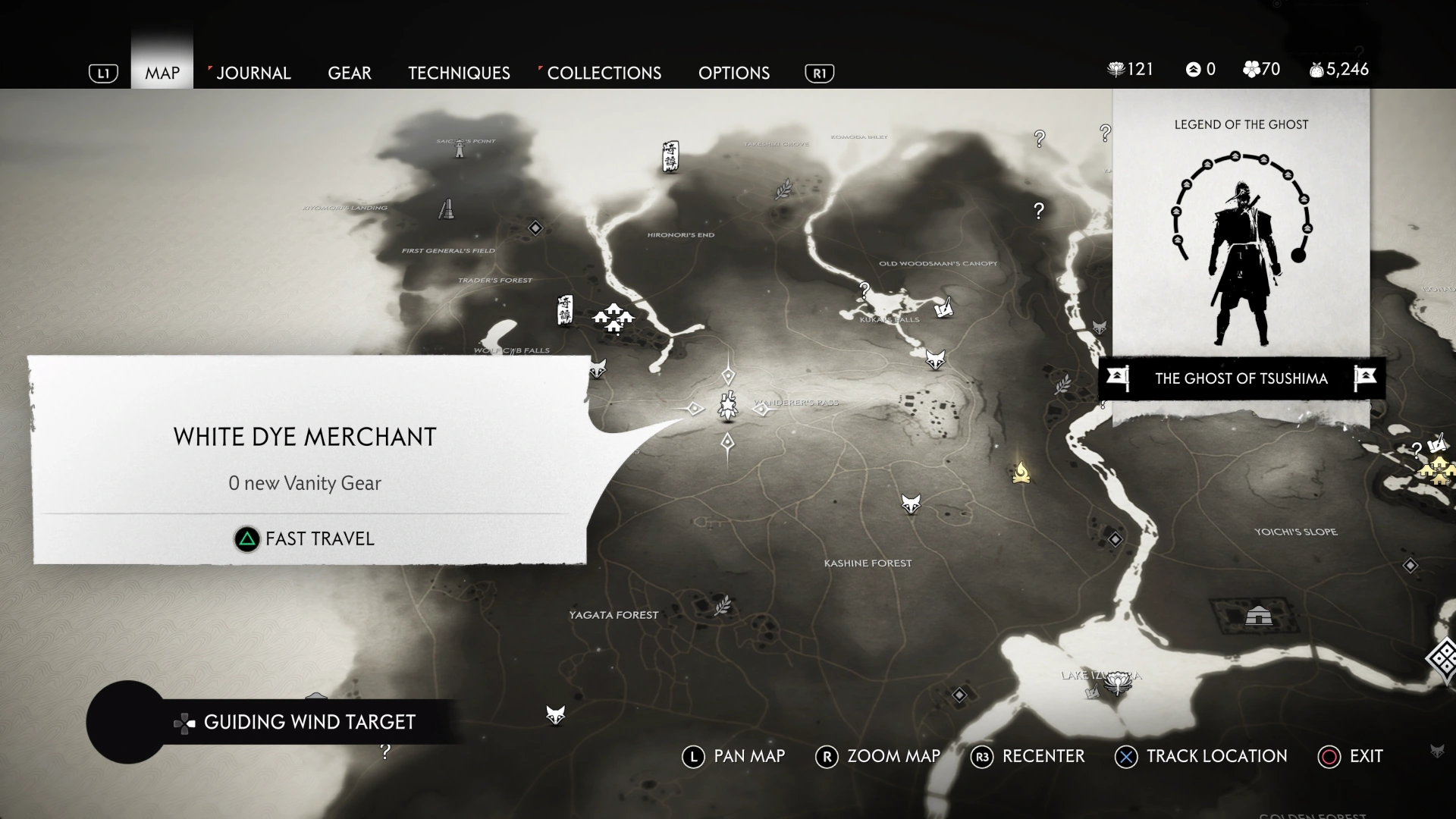Select the fox den icon below Yagata Forest

556,714
